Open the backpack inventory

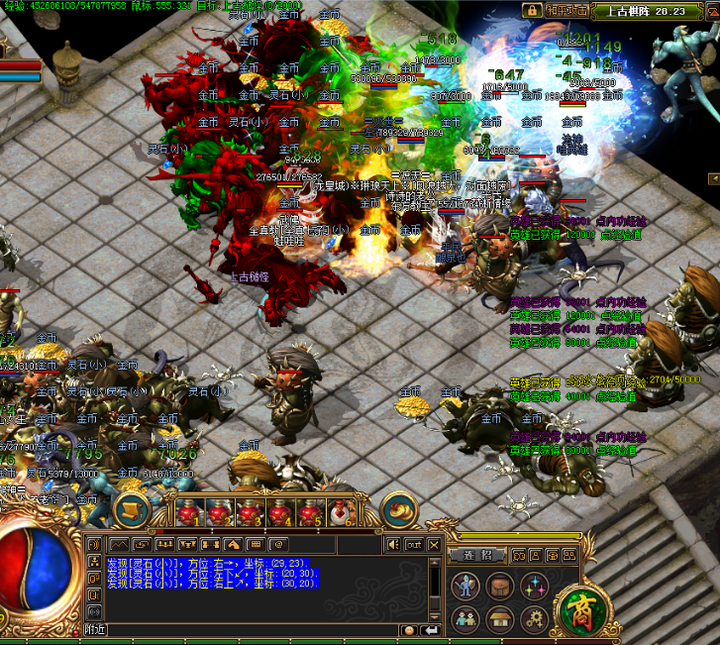click(x=498, y=585)
